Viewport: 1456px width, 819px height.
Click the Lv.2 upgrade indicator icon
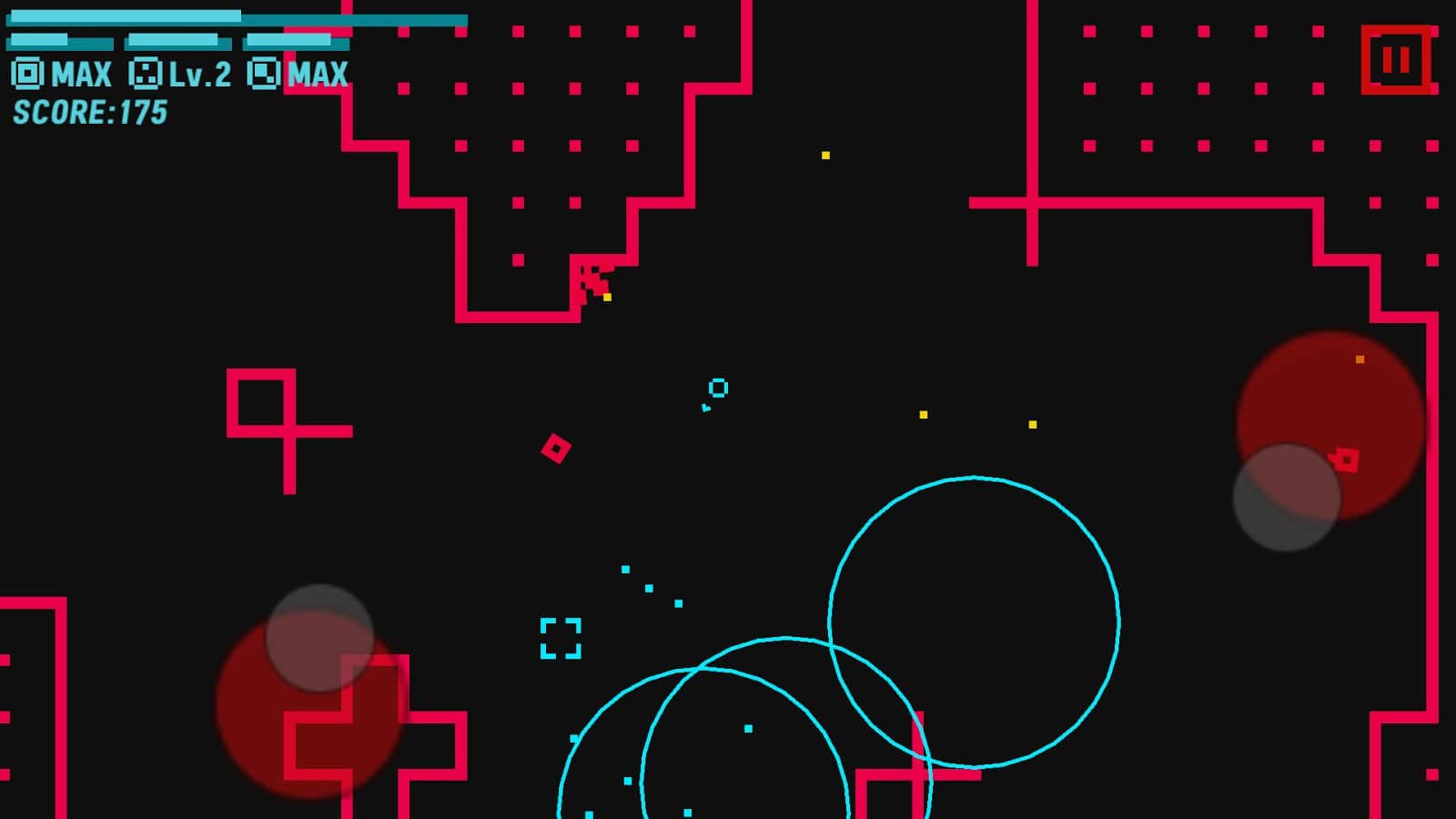(146, 75)
